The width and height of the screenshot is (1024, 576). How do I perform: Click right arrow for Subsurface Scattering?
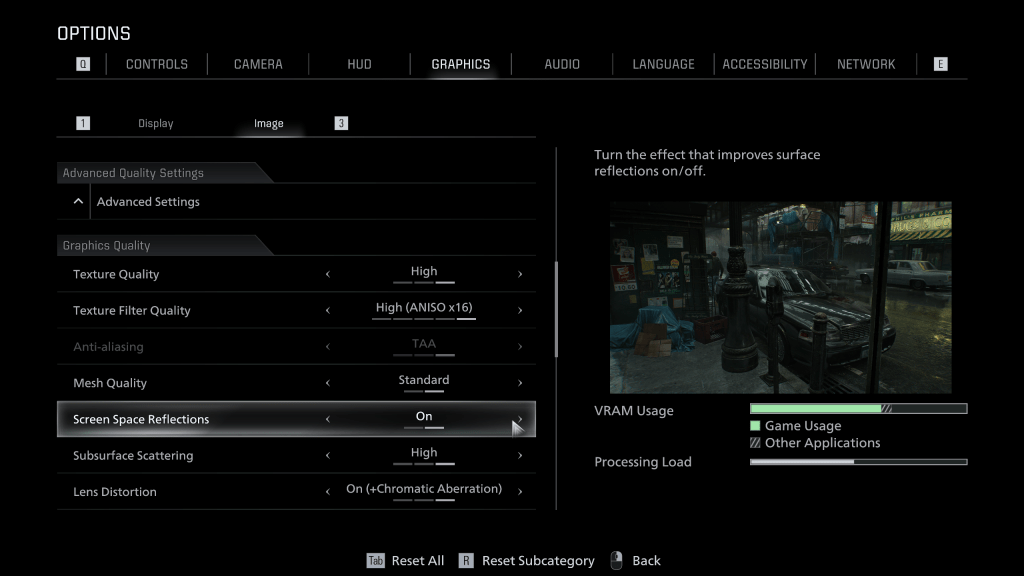tap(520, 456)
